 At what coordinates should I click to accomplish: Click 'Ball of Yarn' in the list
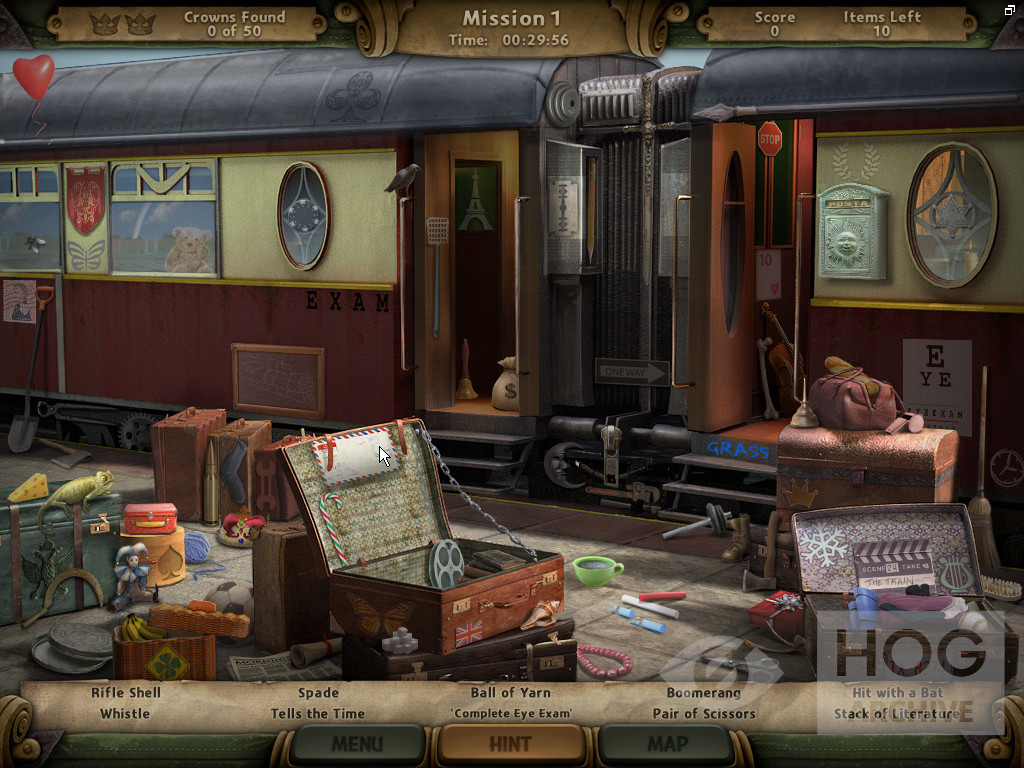click(x=510, y=692)
